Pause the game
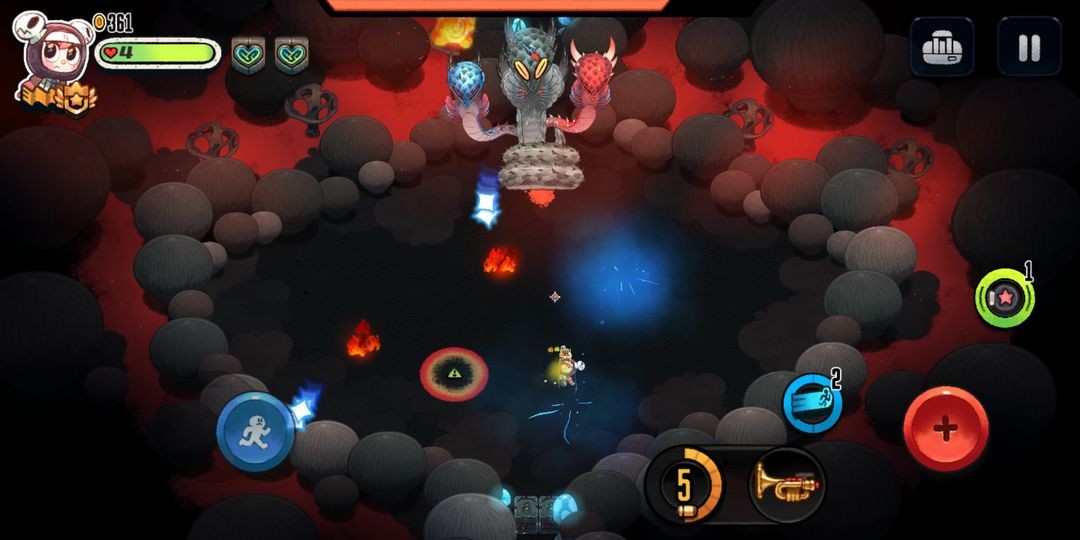 [1029, 47]
